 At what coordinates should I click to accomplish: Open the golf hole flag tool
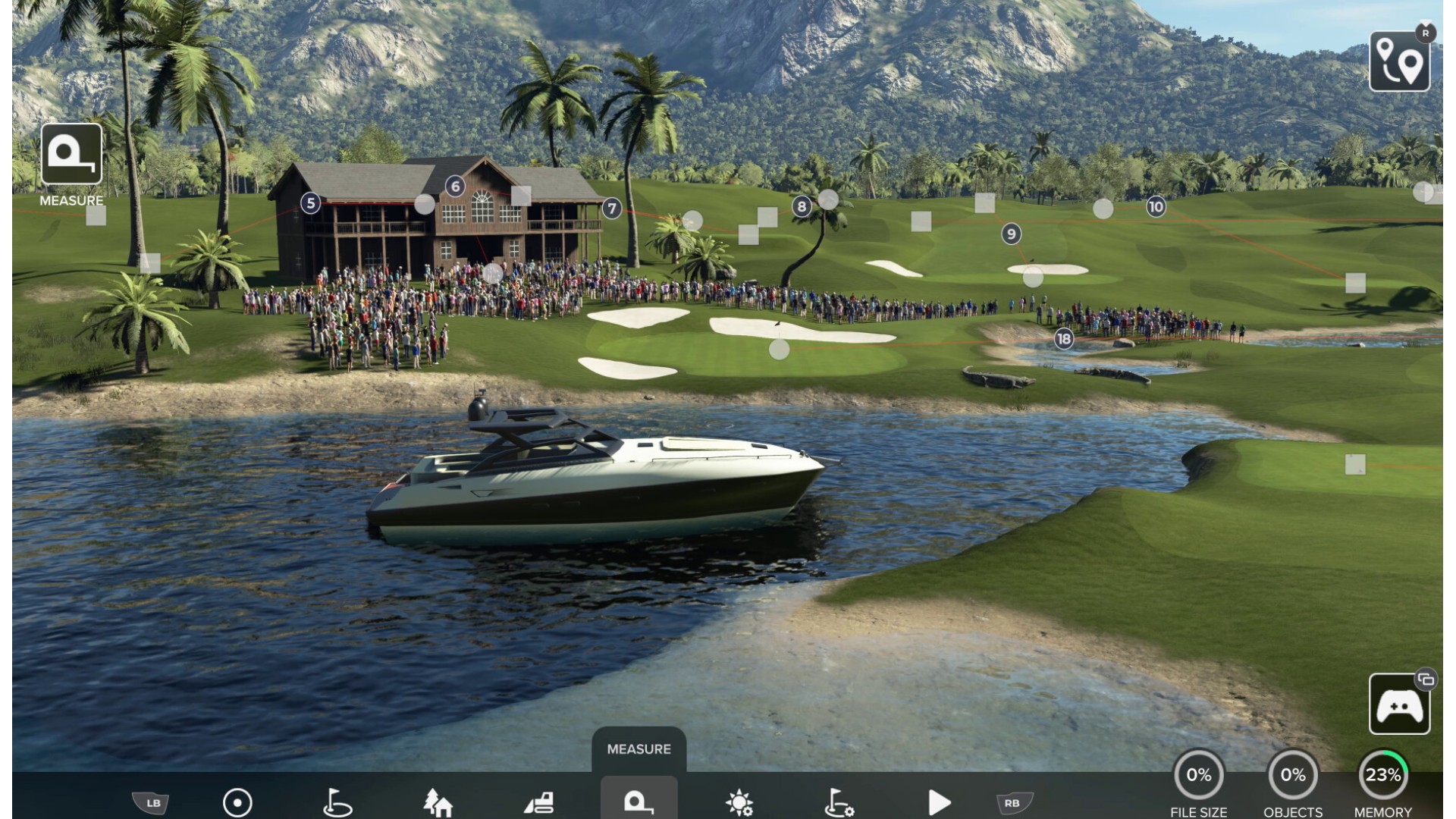coord(337,802)
